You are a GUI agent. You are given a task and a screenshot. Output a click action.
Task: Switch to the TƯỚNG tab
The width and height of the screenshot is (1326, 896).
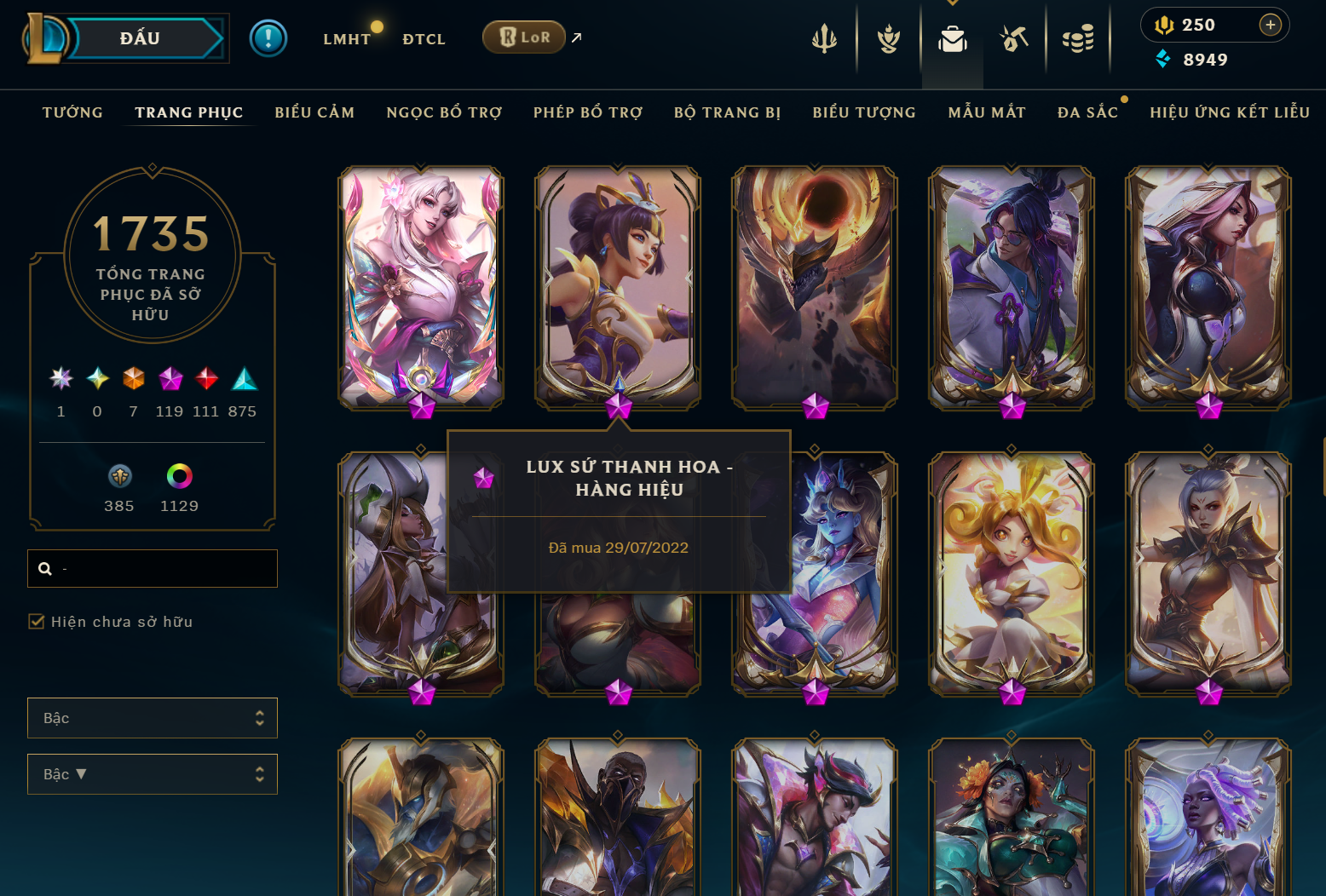72,112
